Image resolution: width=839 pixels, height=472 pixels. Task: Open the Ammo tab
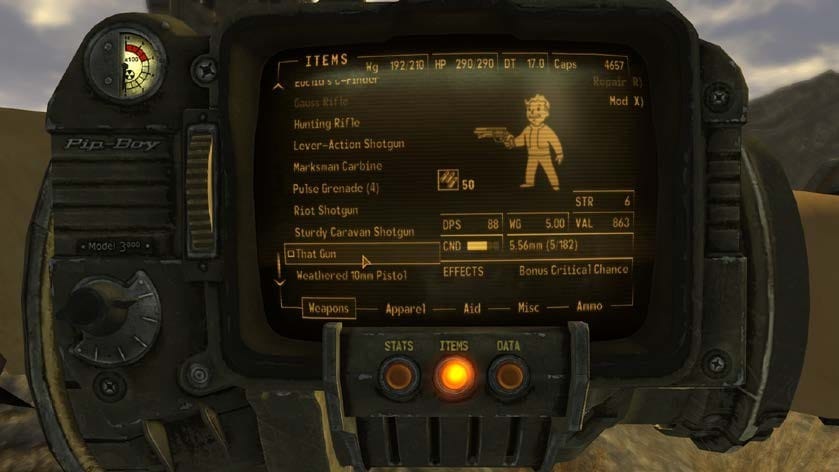click(x=589, y=306)
